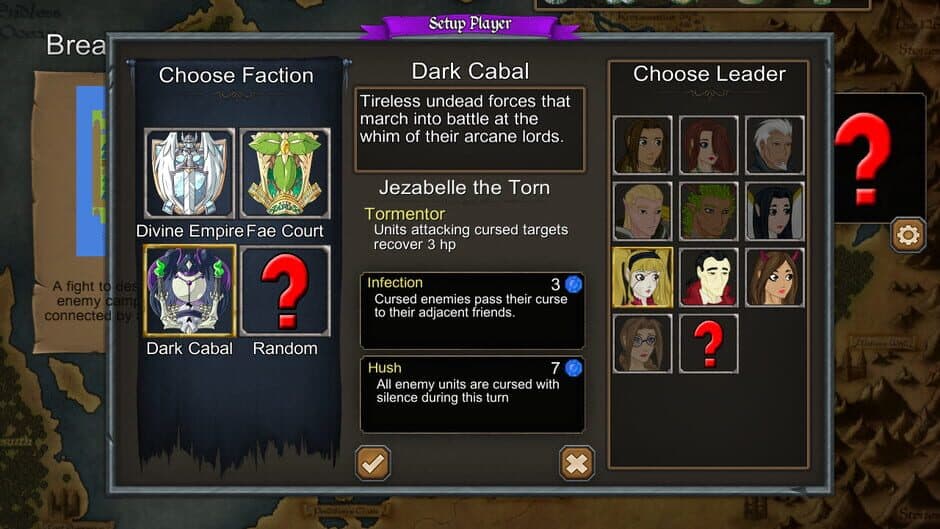Choose the Fae Court faction
Viewport: 940px width, 529px height.
coord(285,173)
